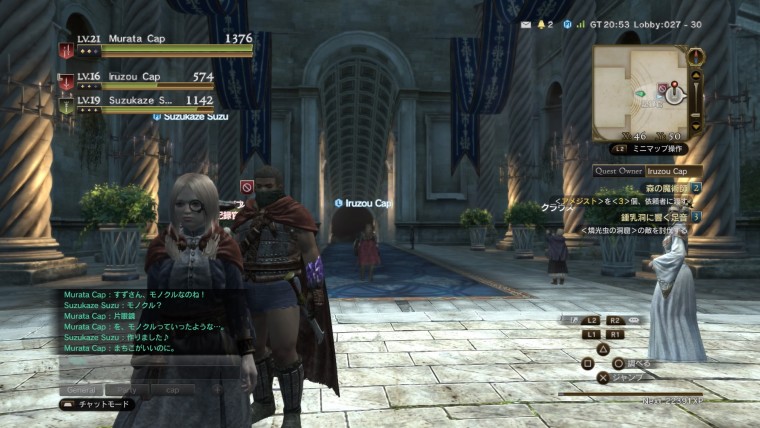Image resolution: width=760 pixels, height=428 pixels.
Task: Check the notification bell icon
Action: tap(542, 22)
